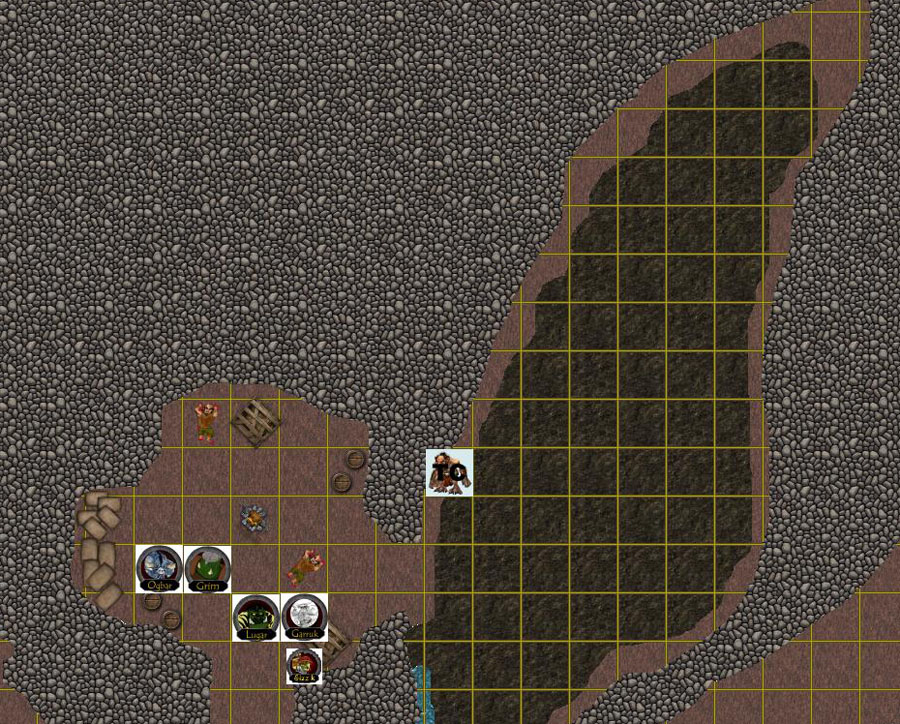Select the Lugar orc token
Screen dimensions: 900x724
(x=255, y=617)
